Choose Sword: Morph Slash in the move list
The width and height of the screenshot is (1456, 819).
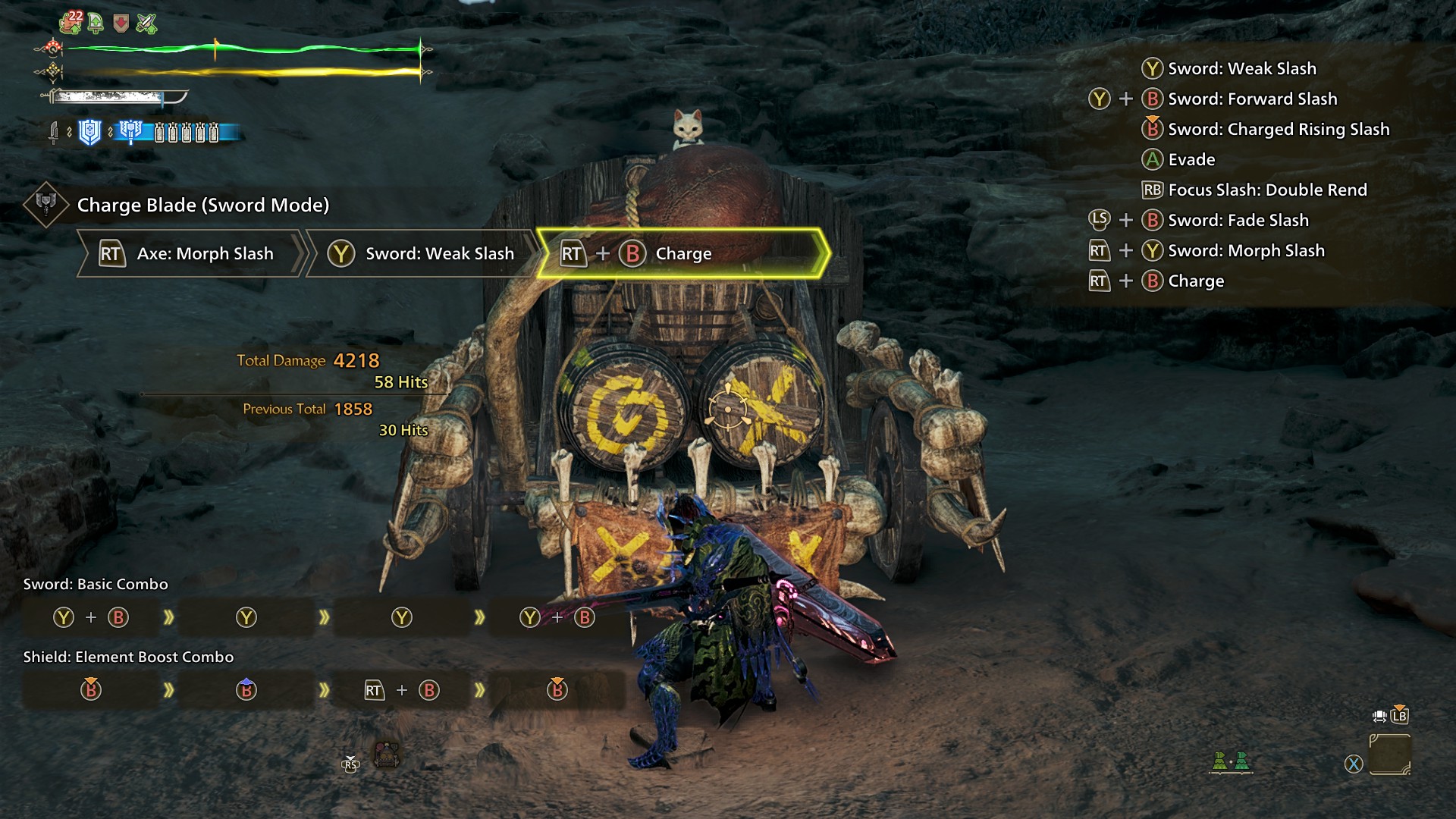pyautogui.click(x=1246, y=251)
